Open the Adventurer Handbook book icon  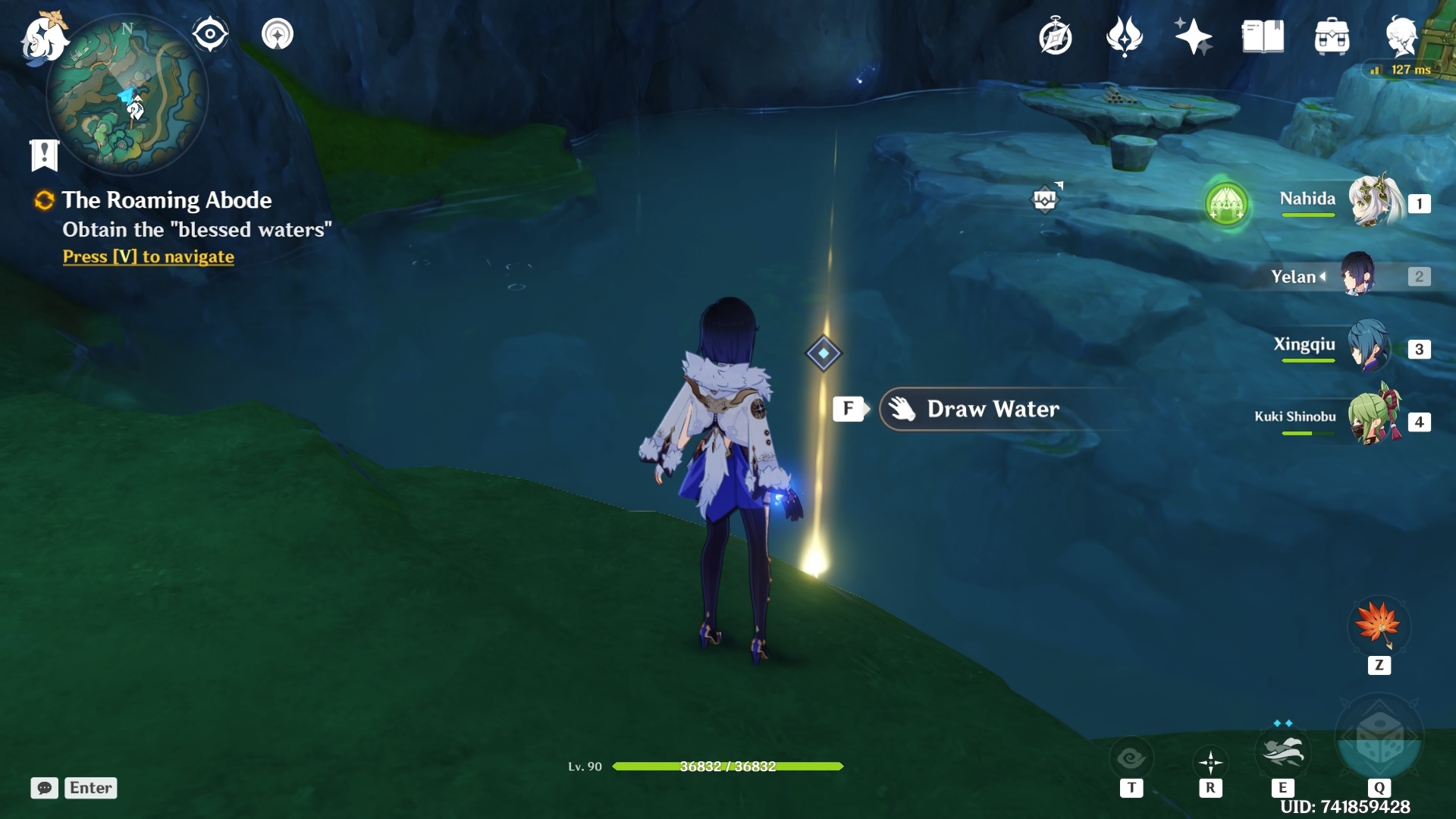pyautogui.click(x=1263, y=36)
